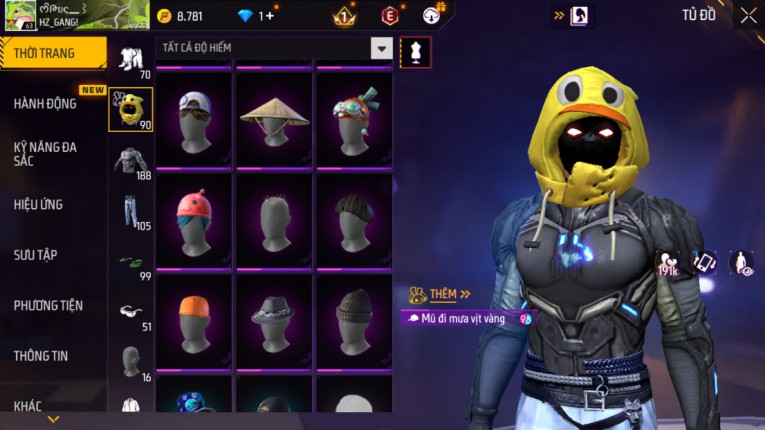Select the jacket tops category
Viewport: 765px width, 430px height.
[129, 161]
